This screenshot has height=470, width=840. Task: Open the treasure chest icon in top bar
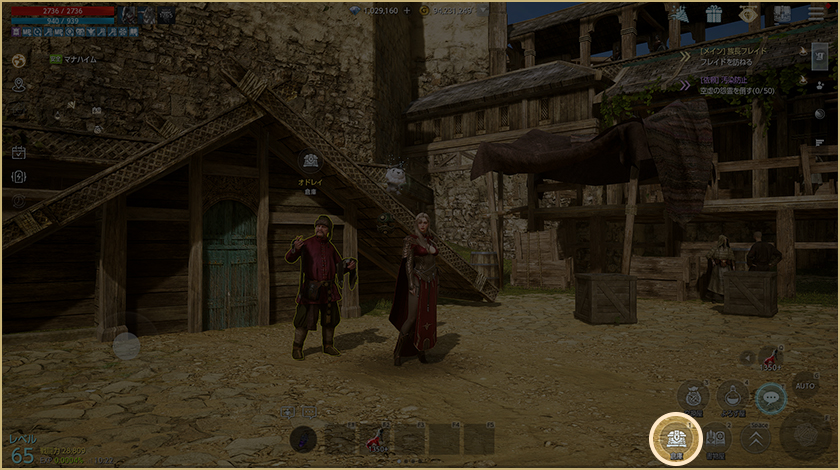(x=782, y=14)
